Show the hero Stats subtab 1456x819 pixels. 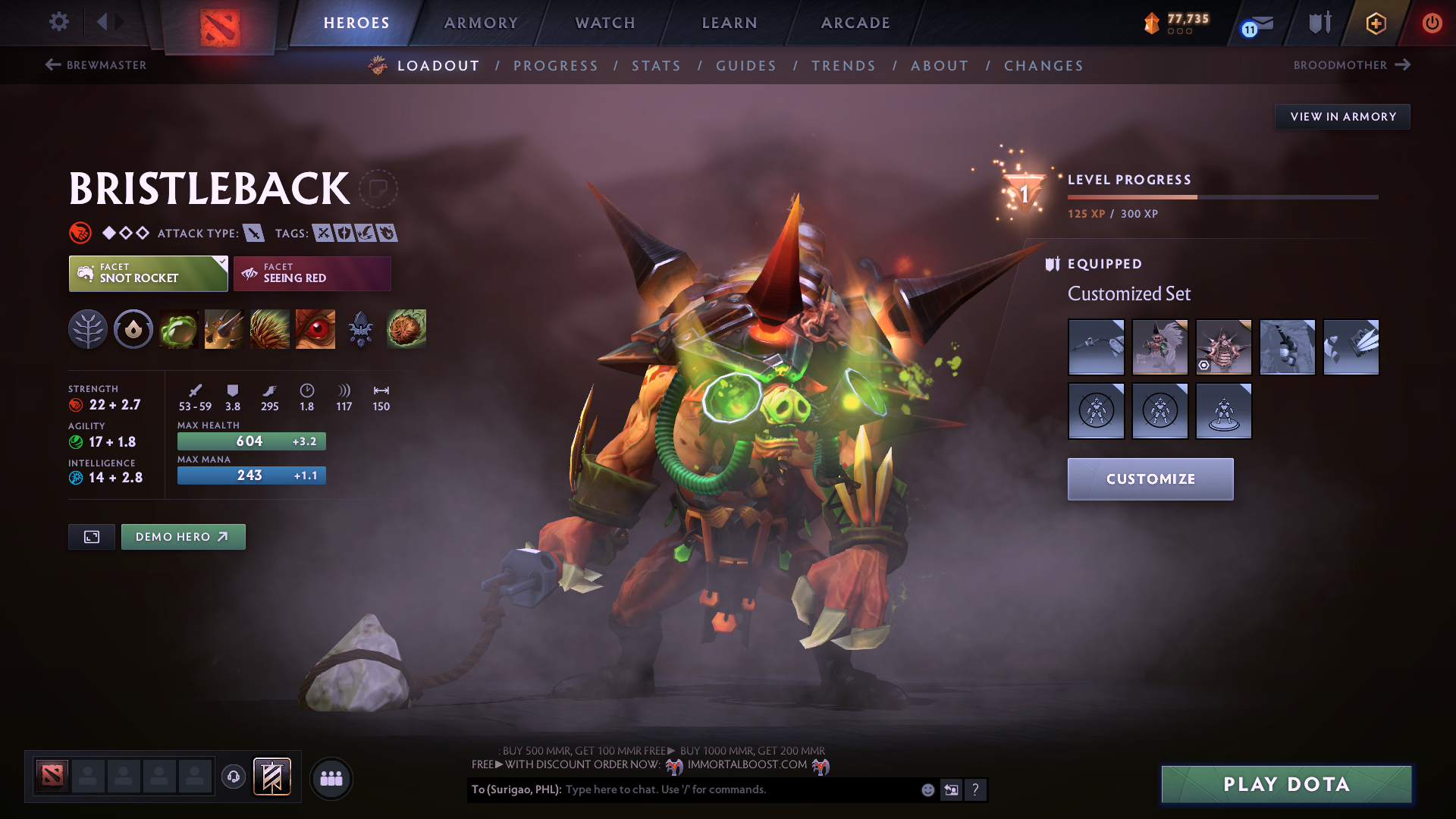(656, 66)
